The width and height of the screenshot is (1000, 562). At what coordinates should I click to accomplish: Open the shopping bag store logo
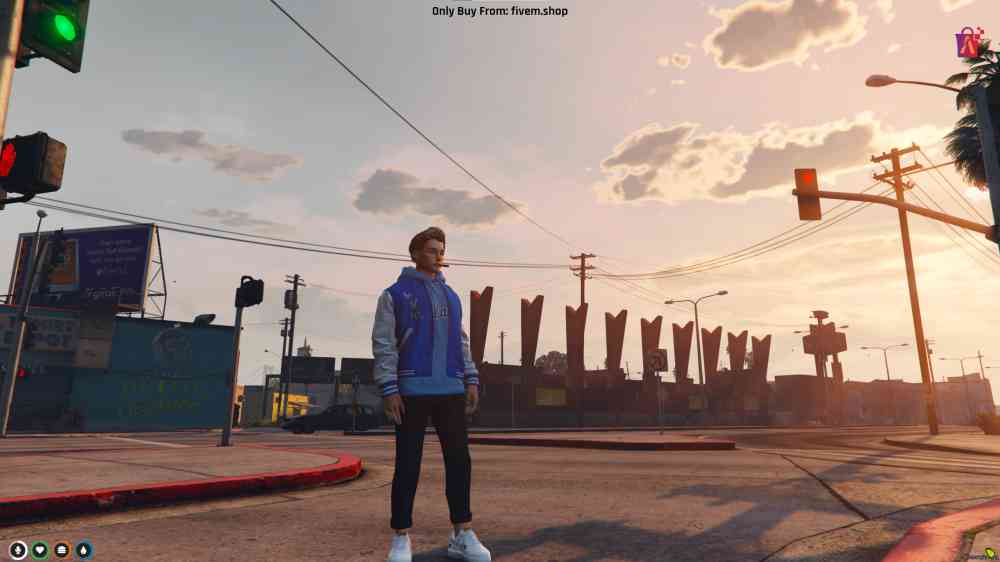968,42
